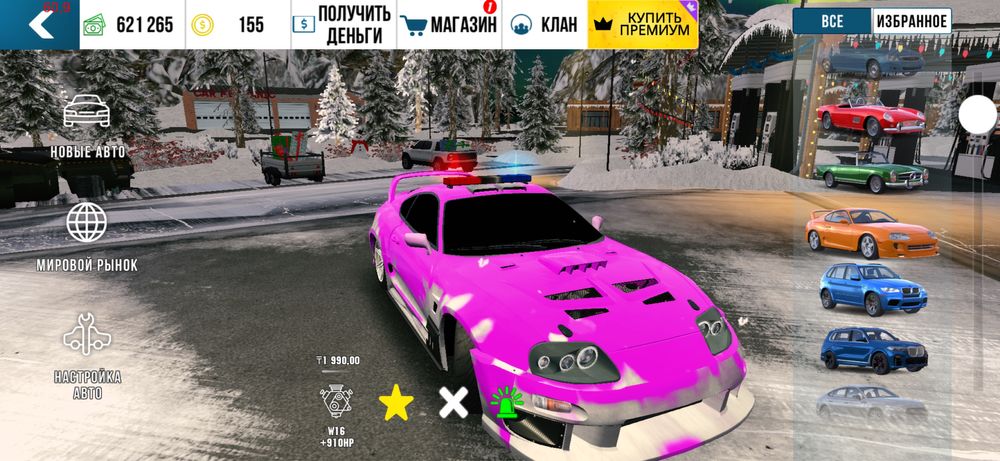Select the silver sedan car thumbnail
Image resolution: width=1000 pixels, height=461 pixels.
[871, 402]
